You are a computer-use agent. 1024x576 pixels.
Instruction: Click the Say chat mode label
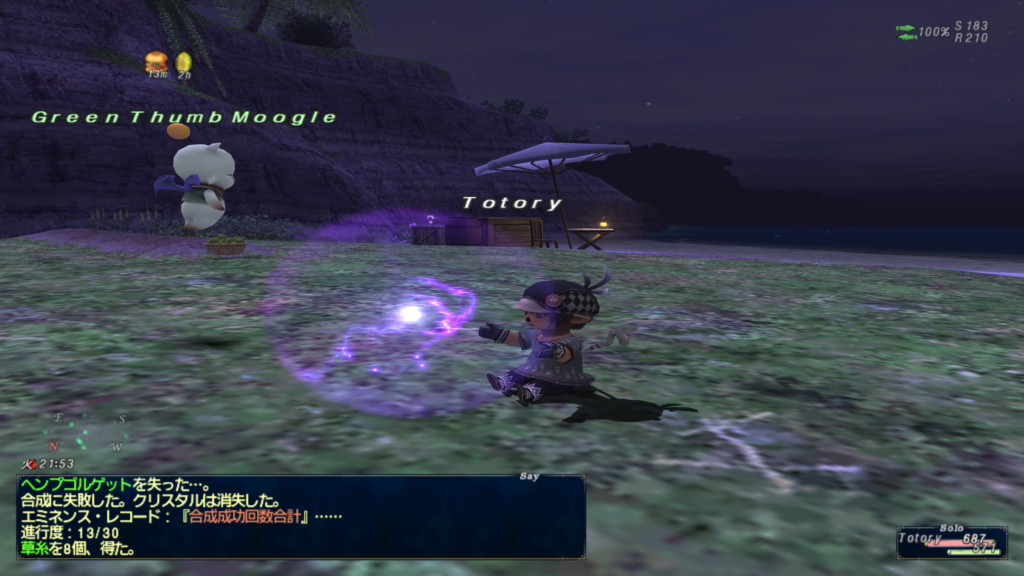pyautogui.click(x=530, y=477)
